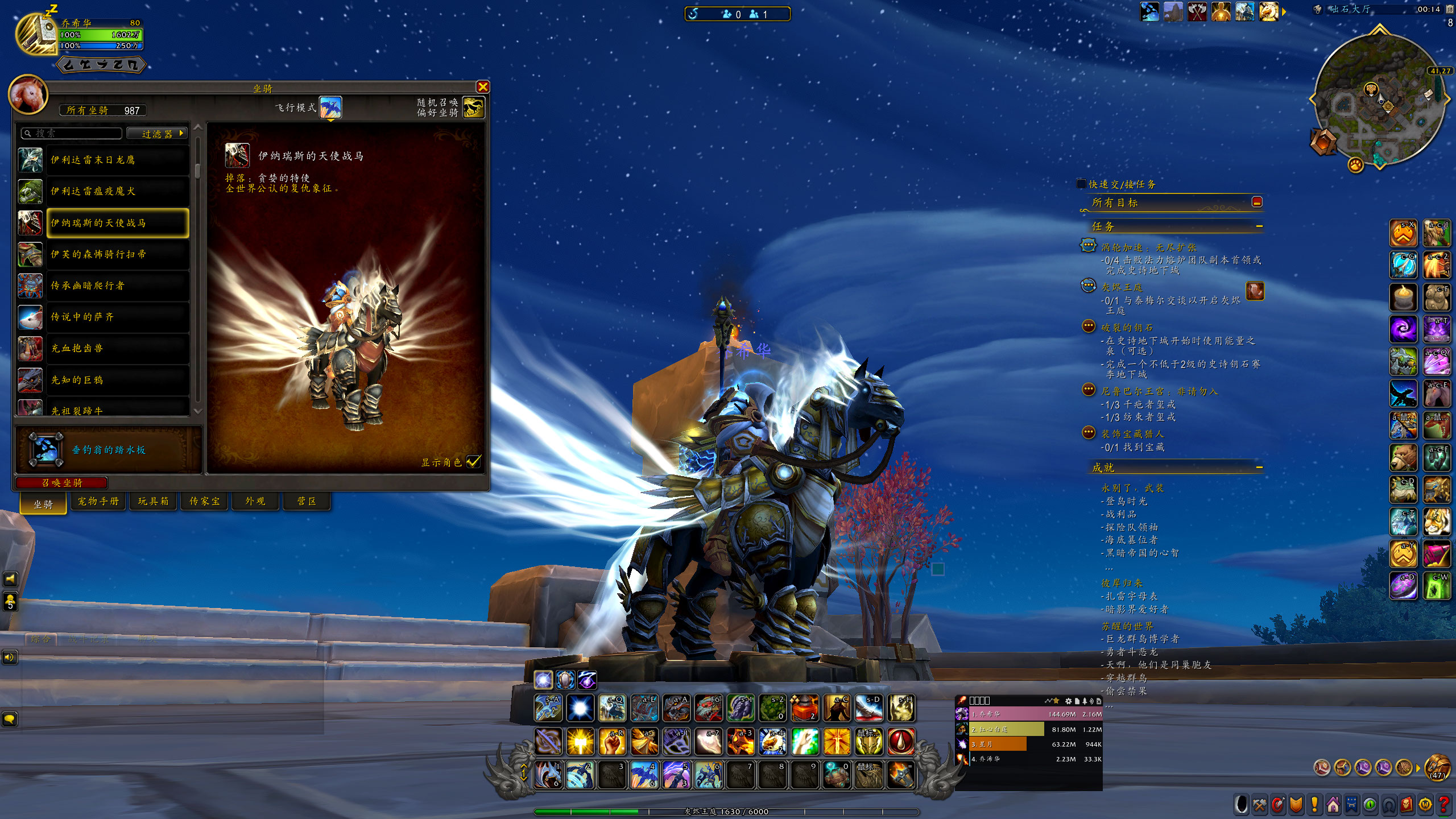1456x819 pixels.
Task: Toggle the 显示角色 checkbox
Action: pyautogui.click(x=473, y=462)
